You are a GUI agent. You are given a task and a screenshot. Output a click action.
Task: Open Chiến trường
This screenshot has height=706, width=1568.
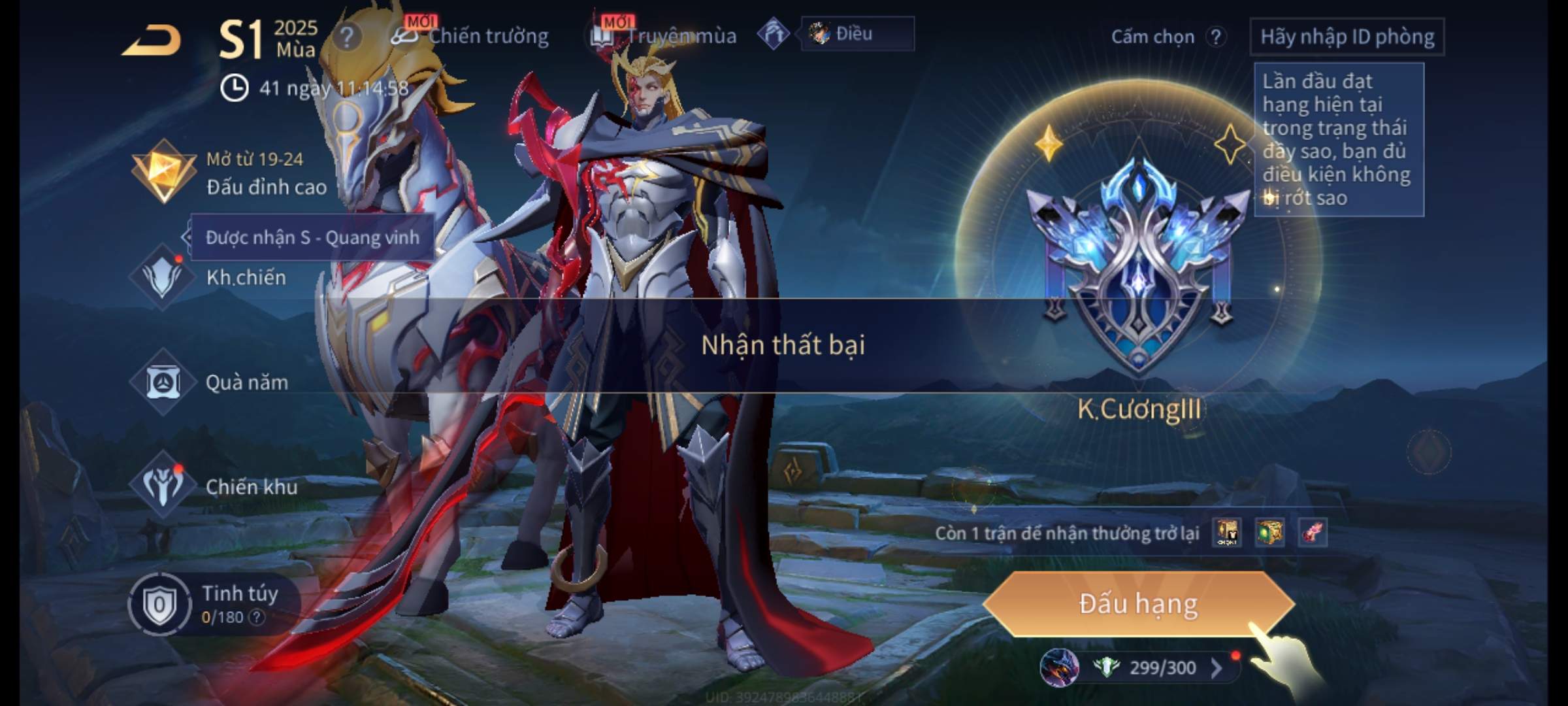472,36
